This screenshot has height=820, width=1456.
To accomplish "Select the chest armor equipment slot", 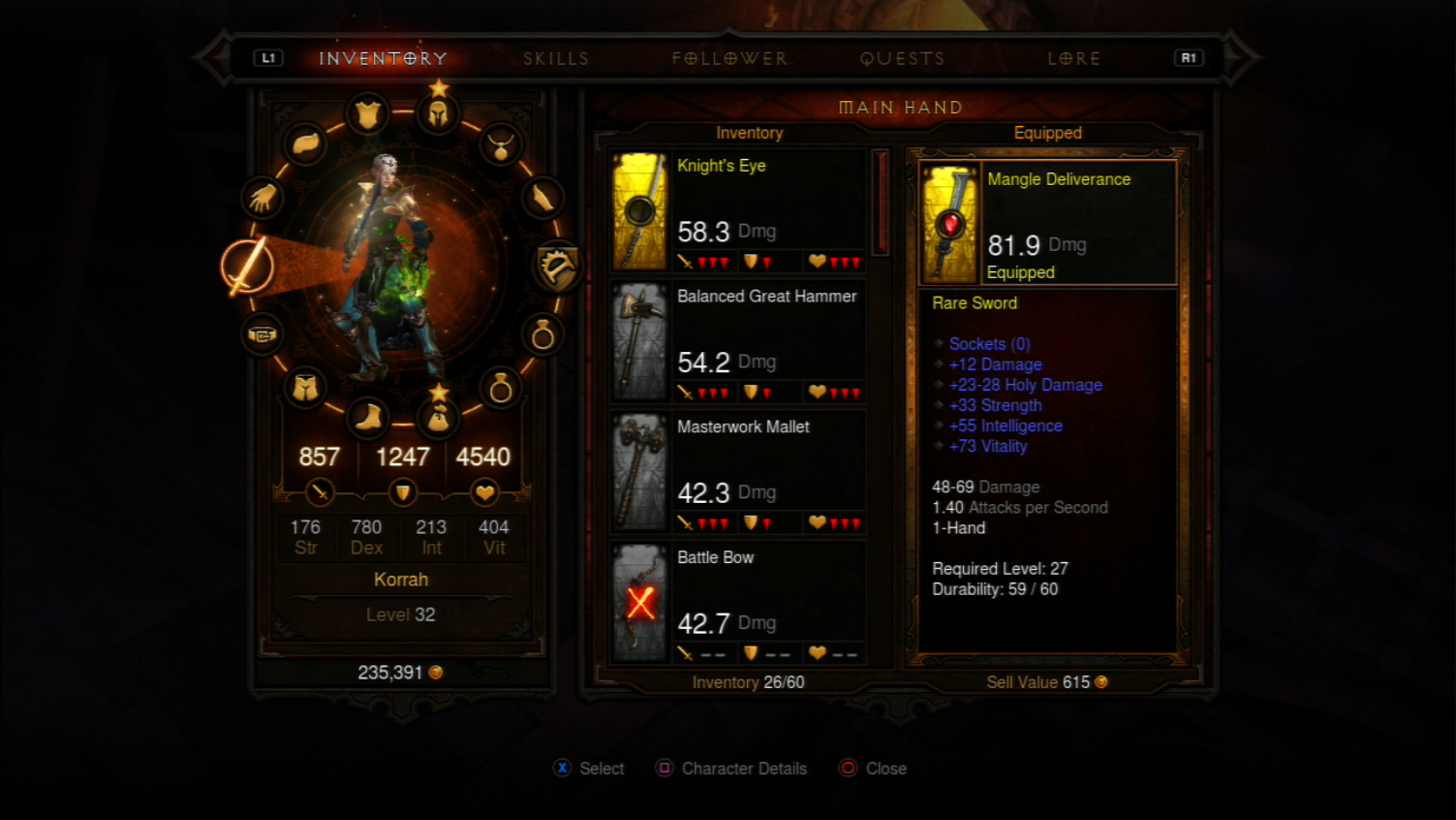I will click(x=367, y=115).
